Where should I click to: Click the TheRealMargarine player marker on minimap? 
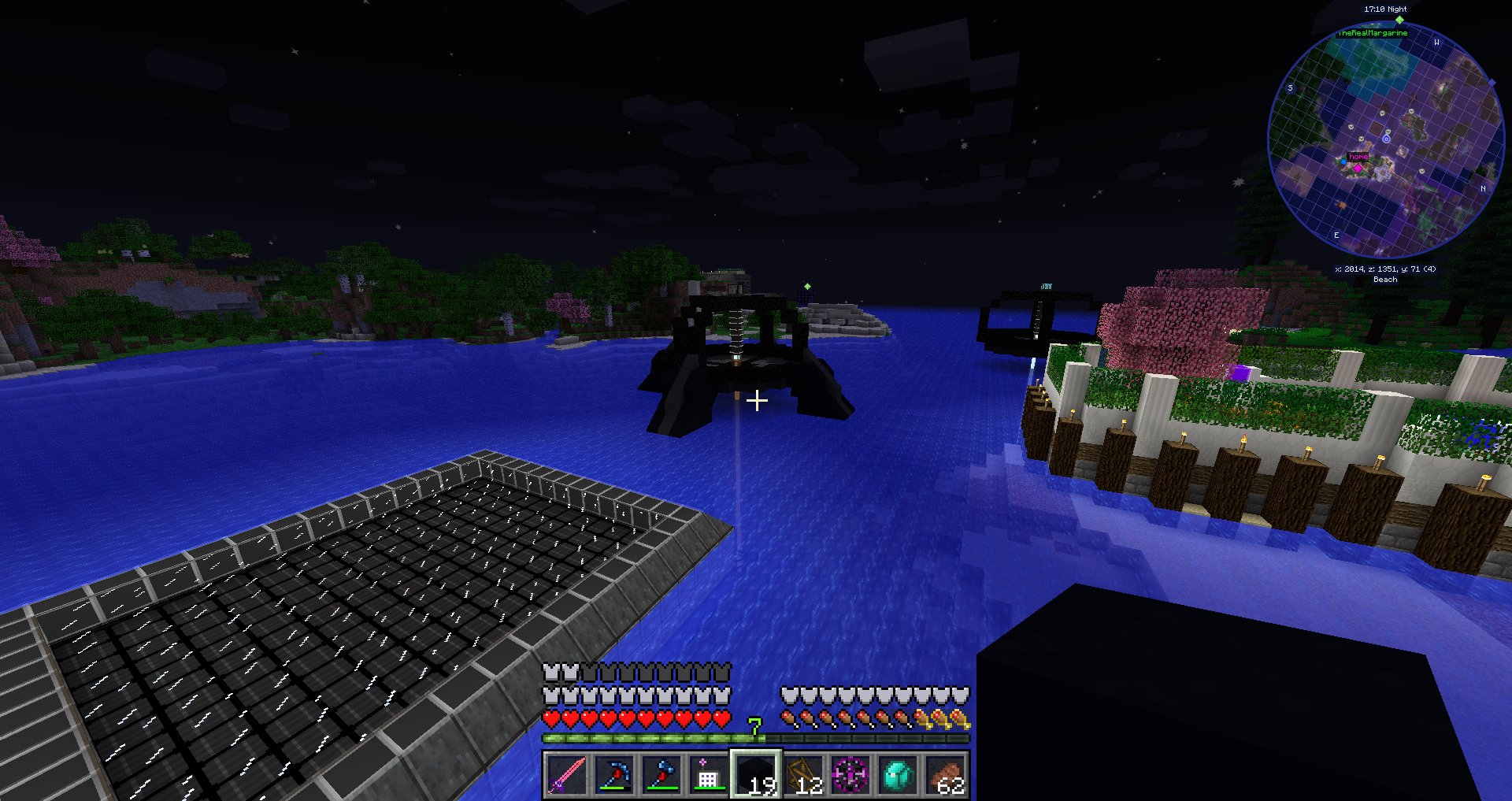[1399, 20]
